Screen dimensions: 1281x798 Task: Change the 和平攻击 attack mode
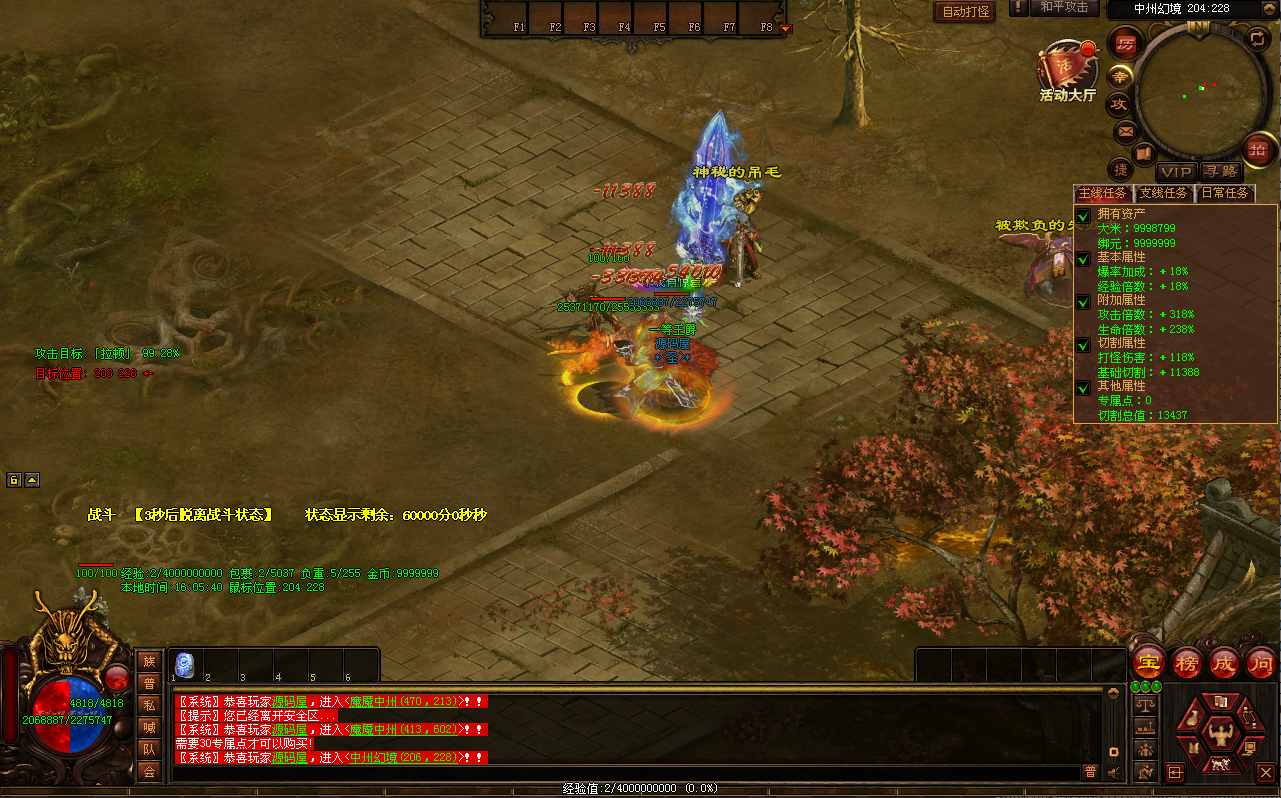[x=1063, y=8]
